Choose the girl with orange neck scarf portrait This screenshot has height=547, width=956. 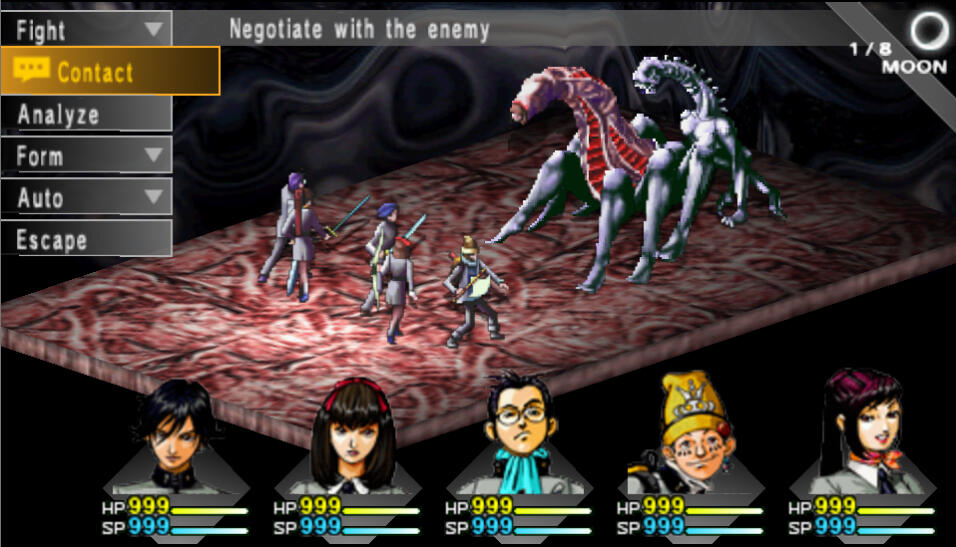(x=862, y=432)
